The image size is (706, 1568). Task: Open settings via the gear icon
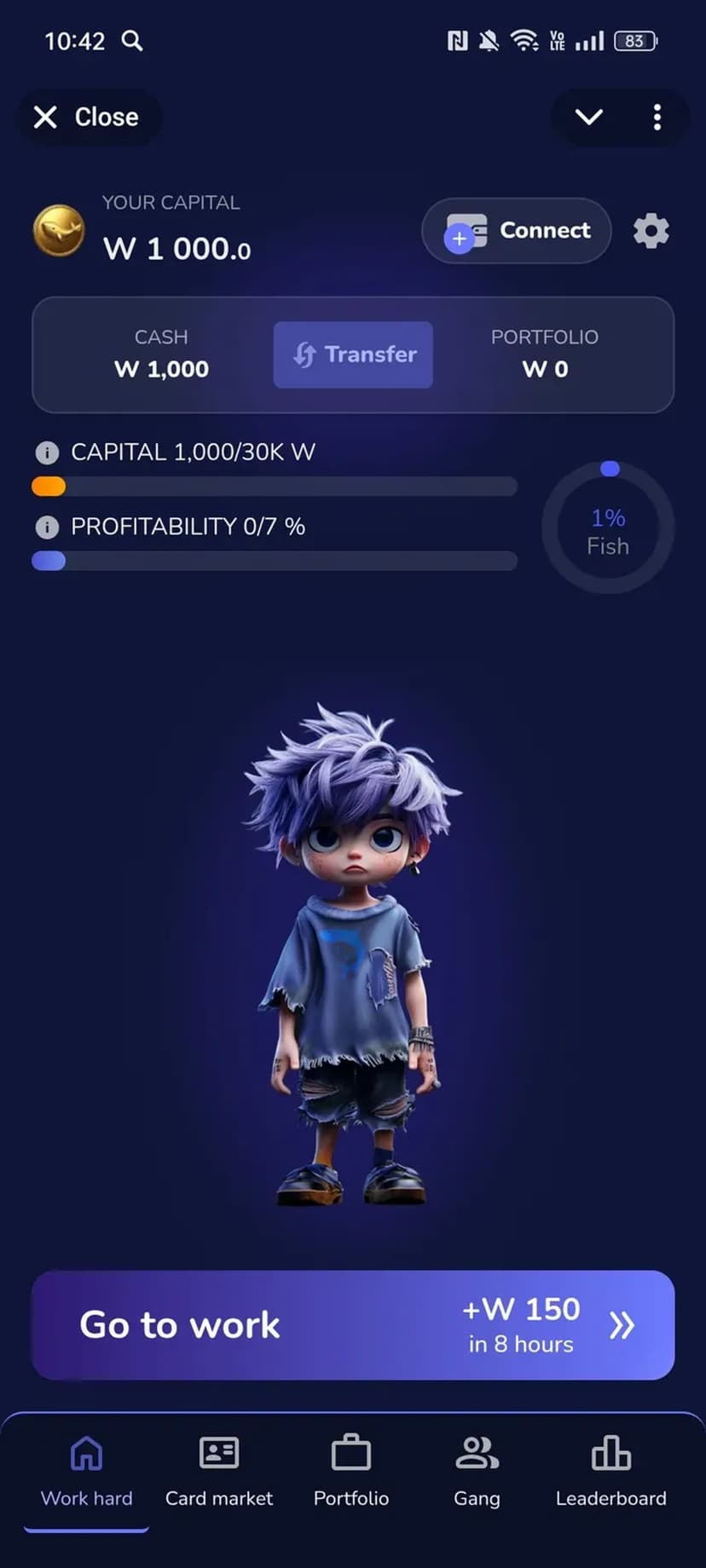tap(651, 231)
